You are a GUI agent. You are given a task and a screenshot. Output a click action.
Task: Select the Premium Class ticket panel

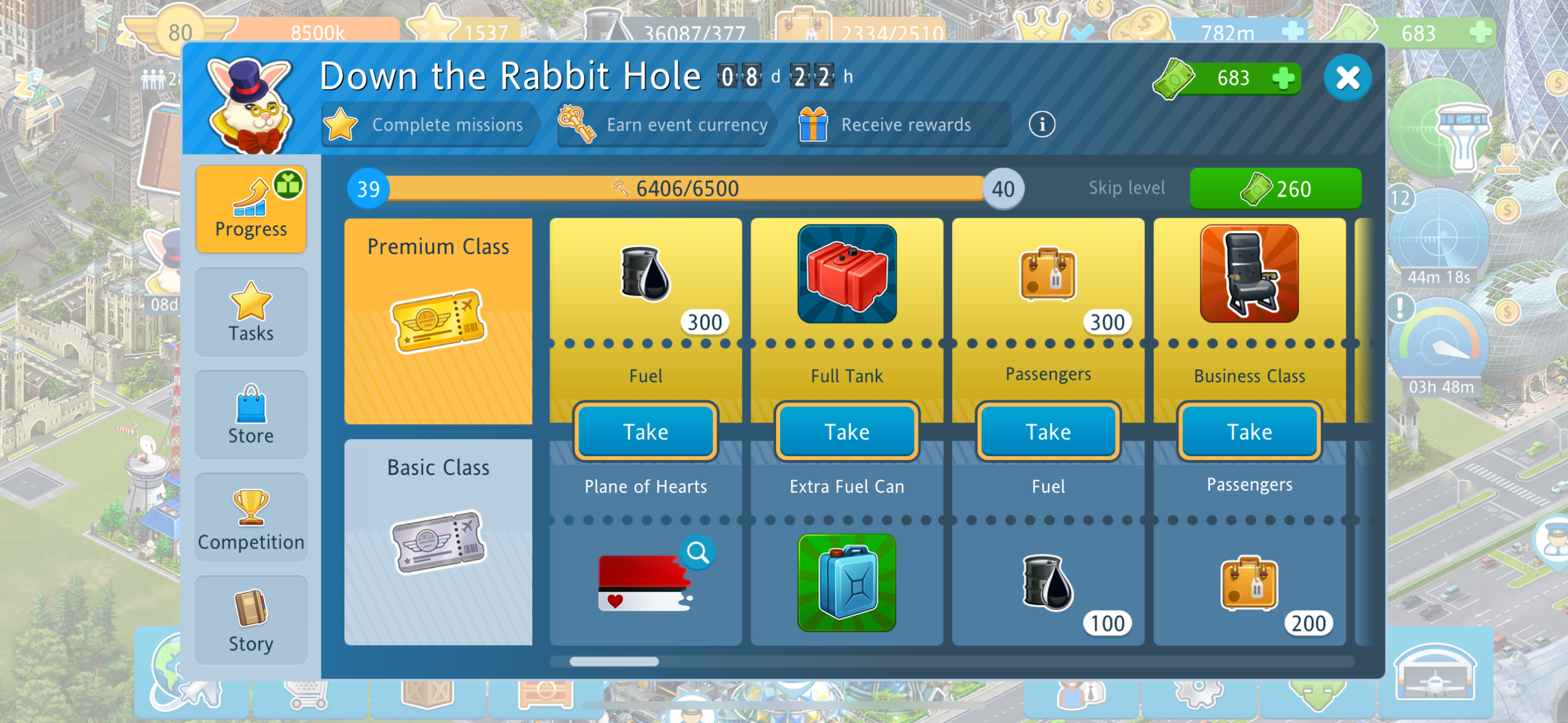click(437, 321)
